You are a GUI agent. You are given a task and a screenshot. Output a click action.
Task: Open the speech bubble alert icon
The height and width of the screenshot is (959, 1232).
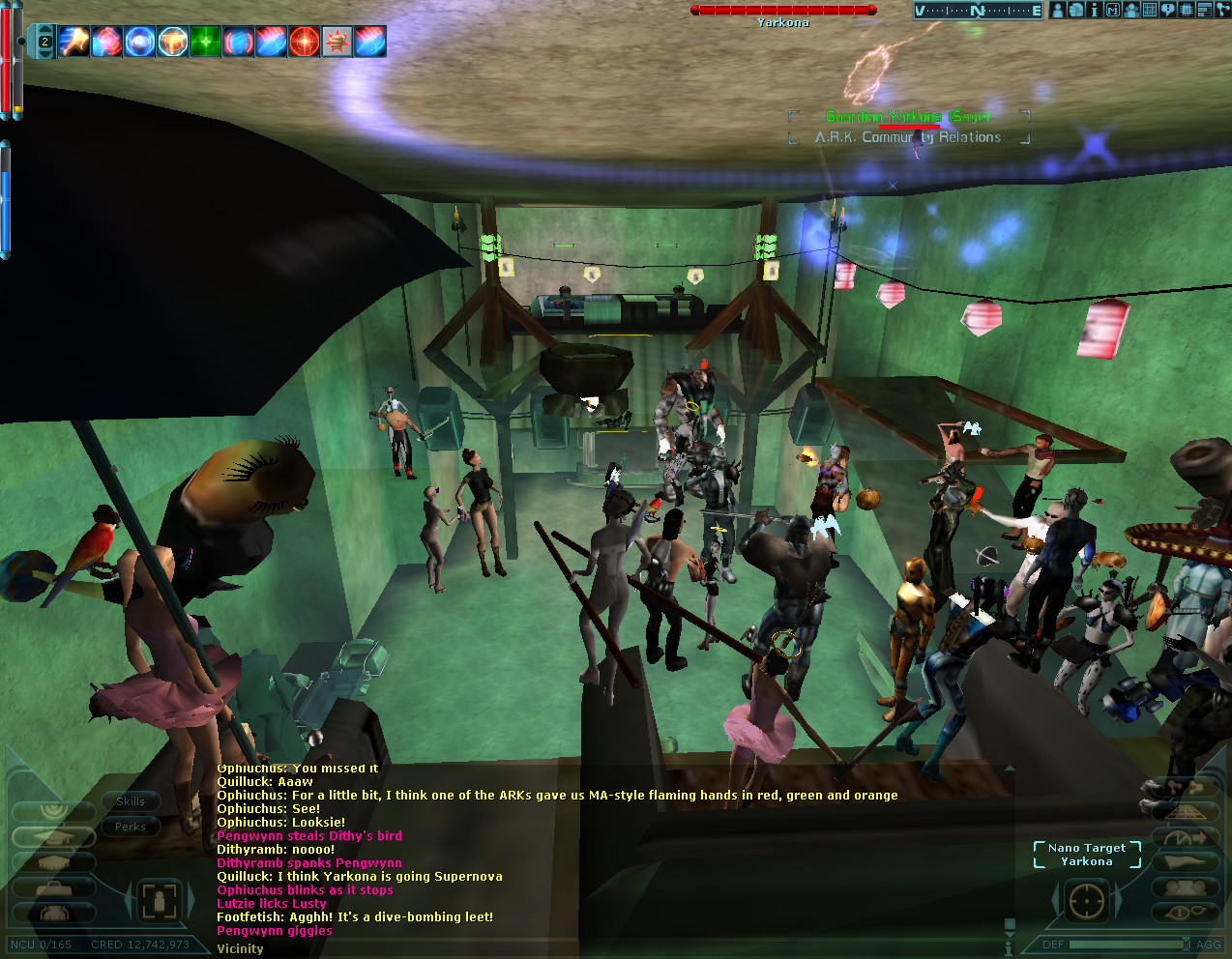click(x=1168, y=10)
